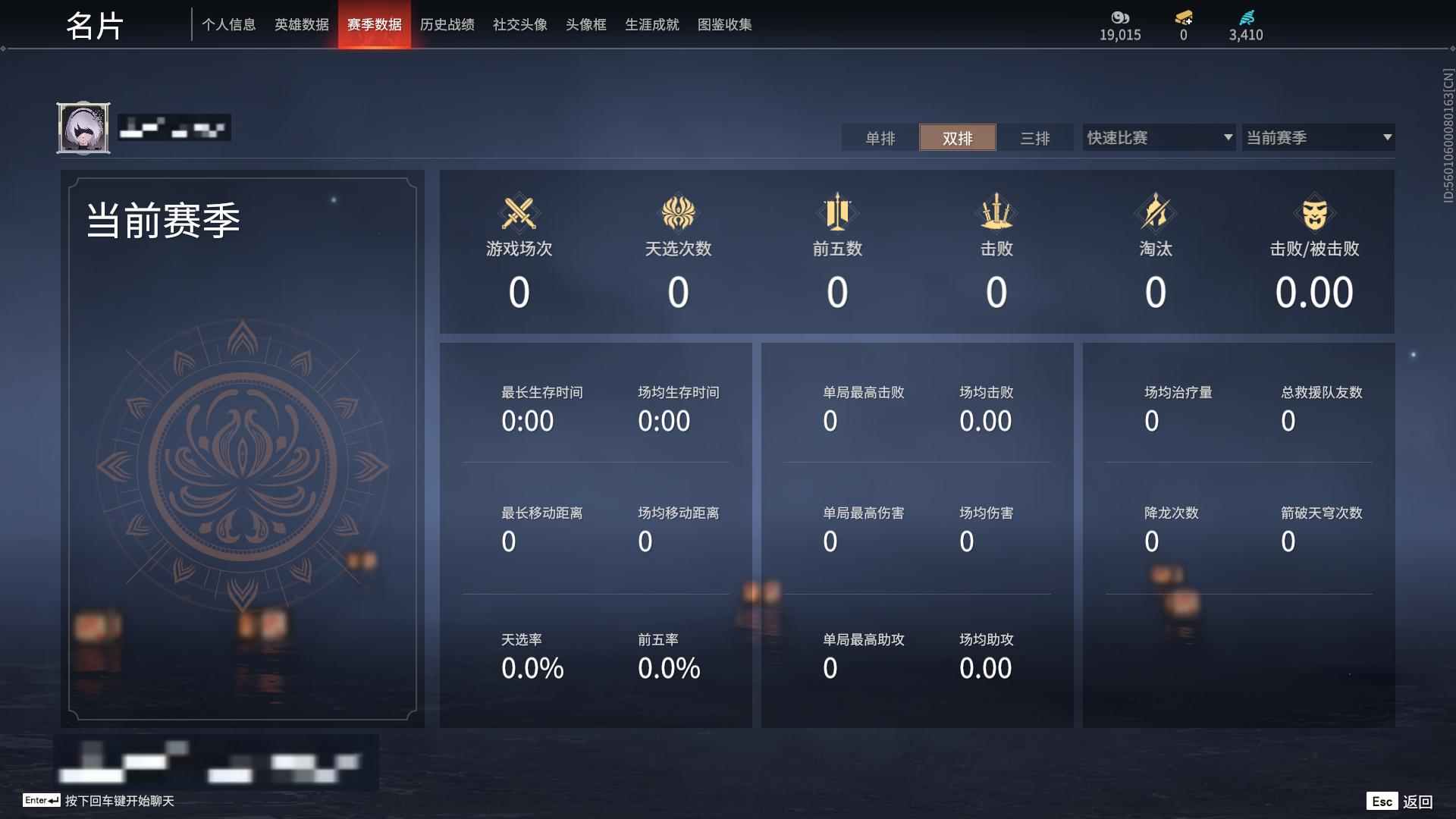Select the crossed swords 游戏场次 icon
The height and width of the screenshot is (819, 1456).
(519, 213)
